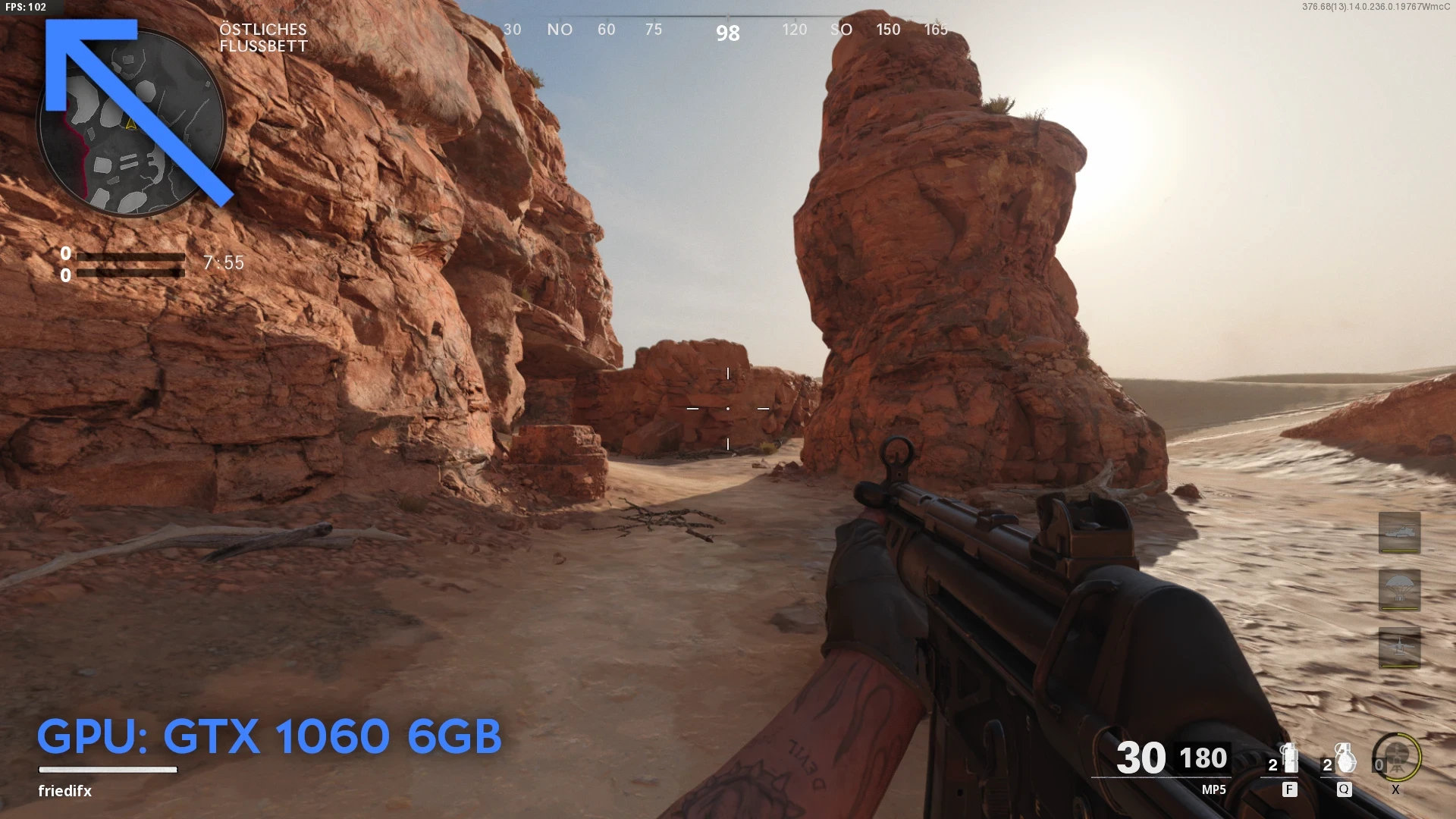Click the friedifx username watermark

coord(64,791)
